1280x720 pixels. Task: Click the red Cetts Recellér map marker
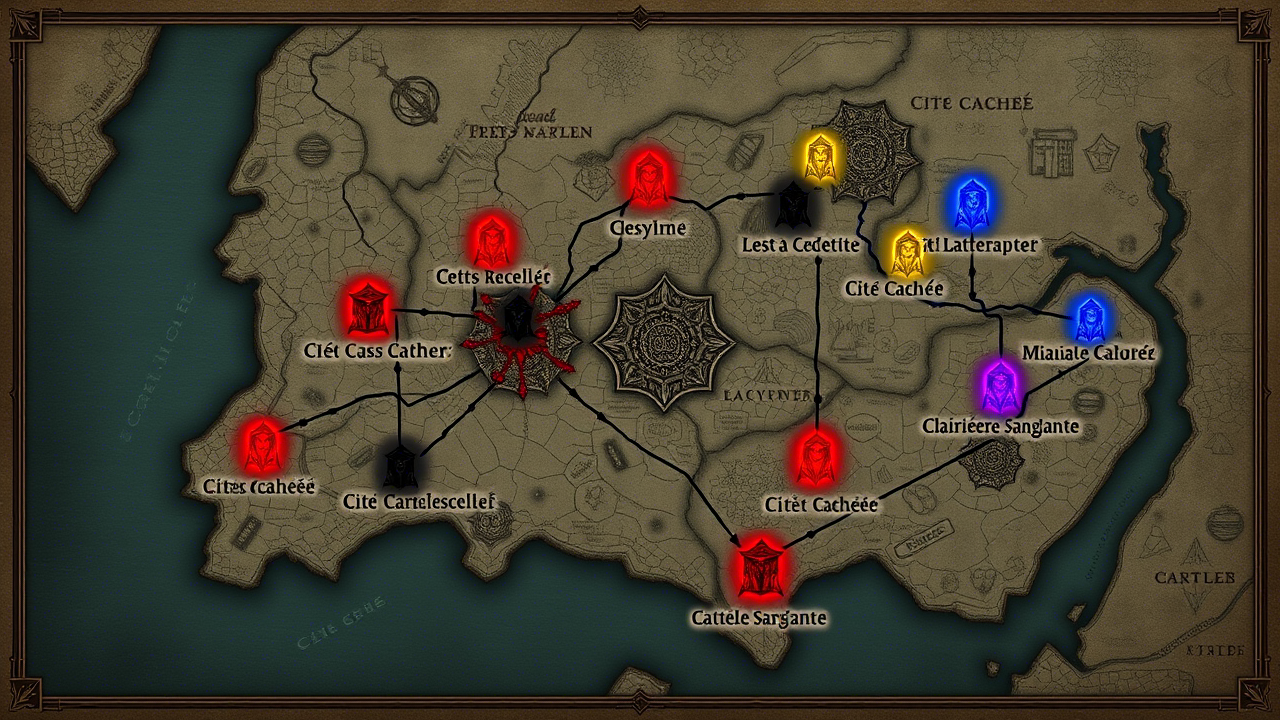pos(490,241)
